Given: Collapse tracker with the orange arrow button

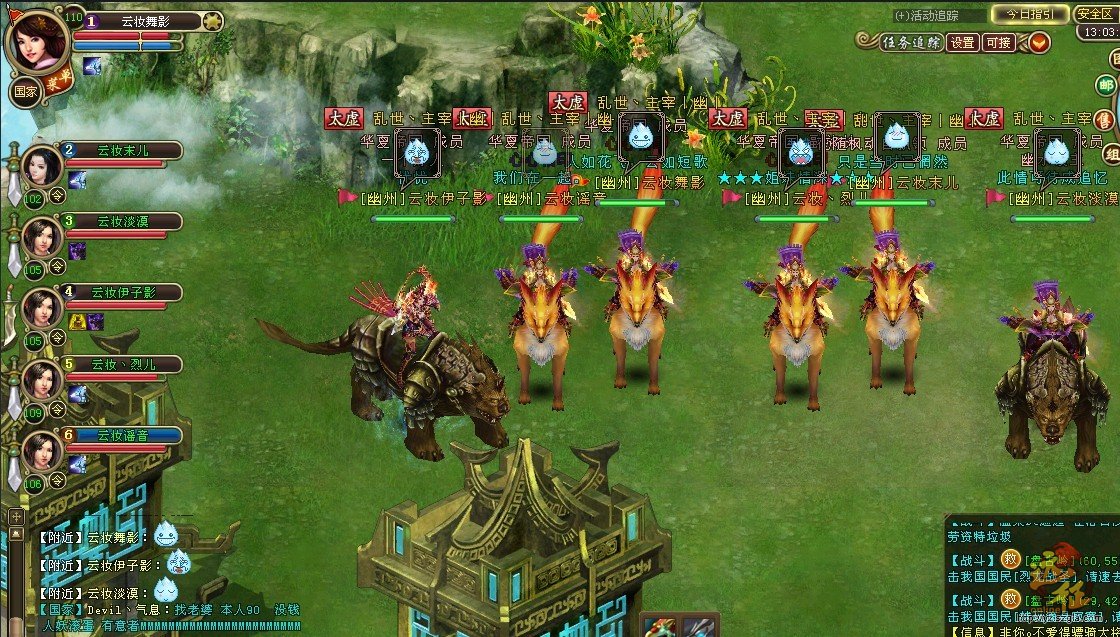Looking at the screenshot, I should click(1039, 42).
